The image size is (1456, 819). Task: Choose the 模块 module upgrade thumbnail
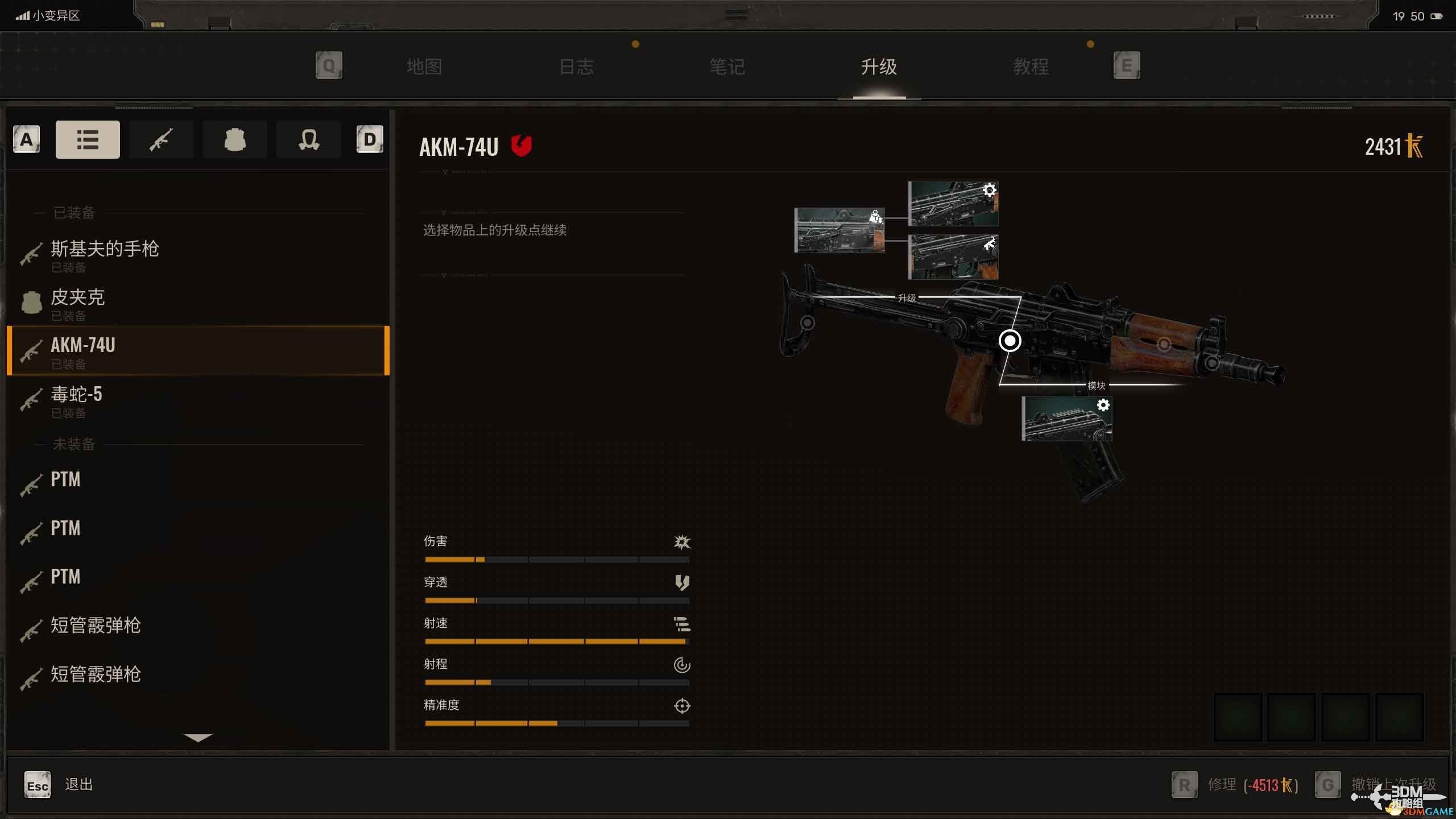1066,419
